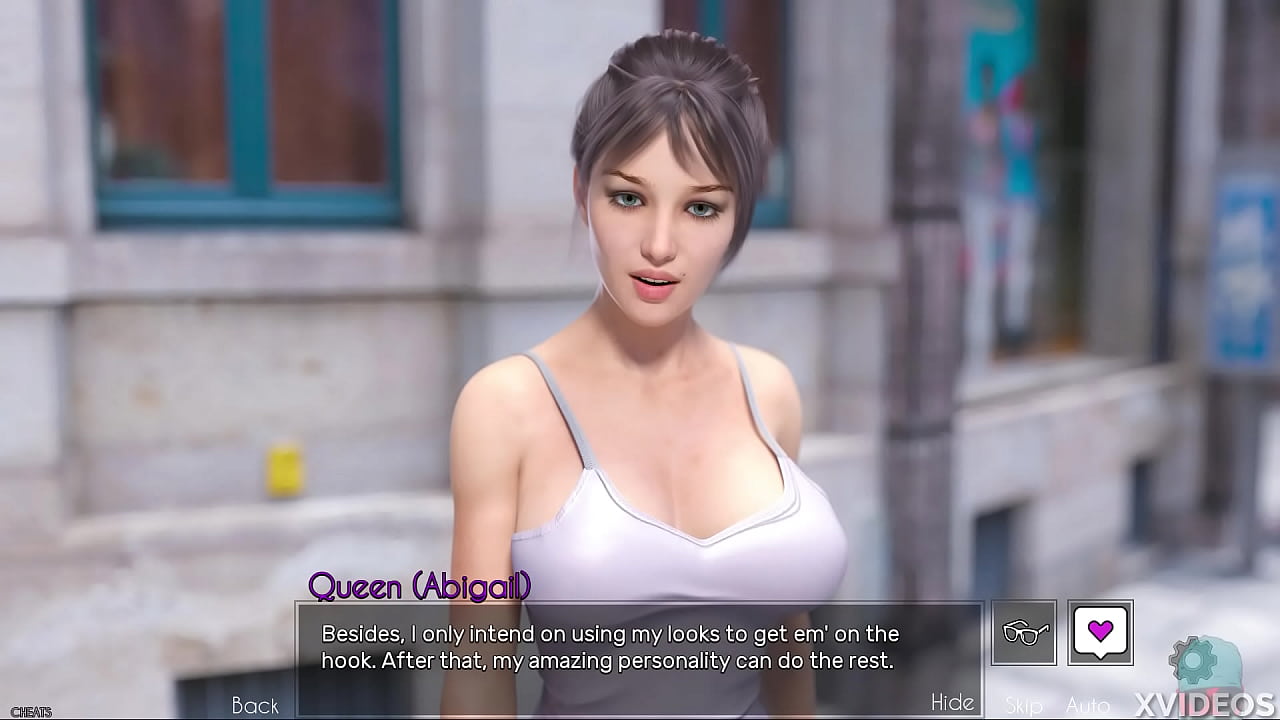Click the glasses icon beside the dialogue box
1280x720 pixels.
[1024, 633]
